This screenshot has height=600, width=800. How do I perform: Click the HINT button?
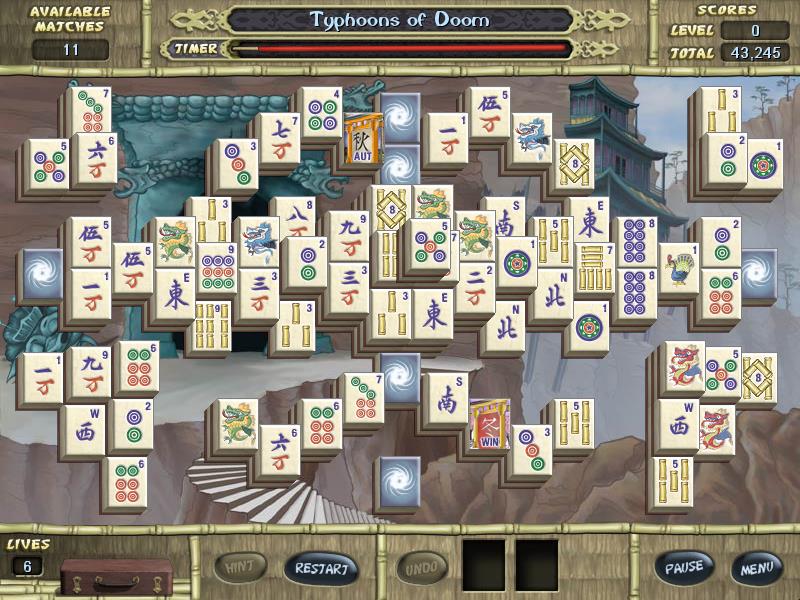click(241, 567)
